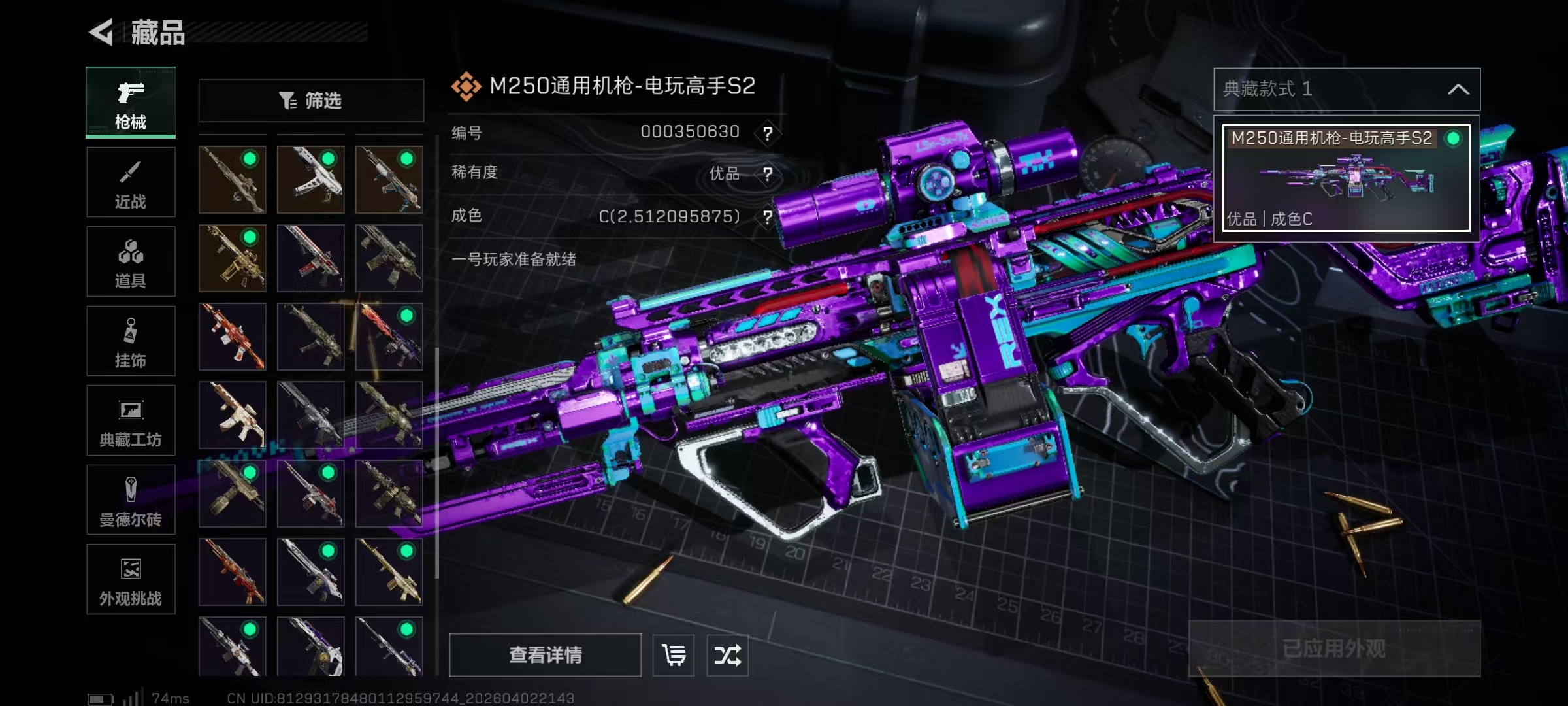
Task: Show help for the 编号 serial number
Action: coord(768,133)
